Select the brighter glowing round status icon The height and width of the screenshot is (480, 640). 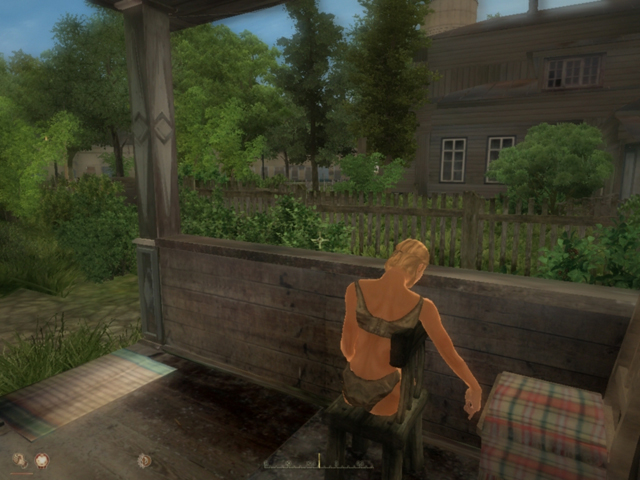(42, 460)
